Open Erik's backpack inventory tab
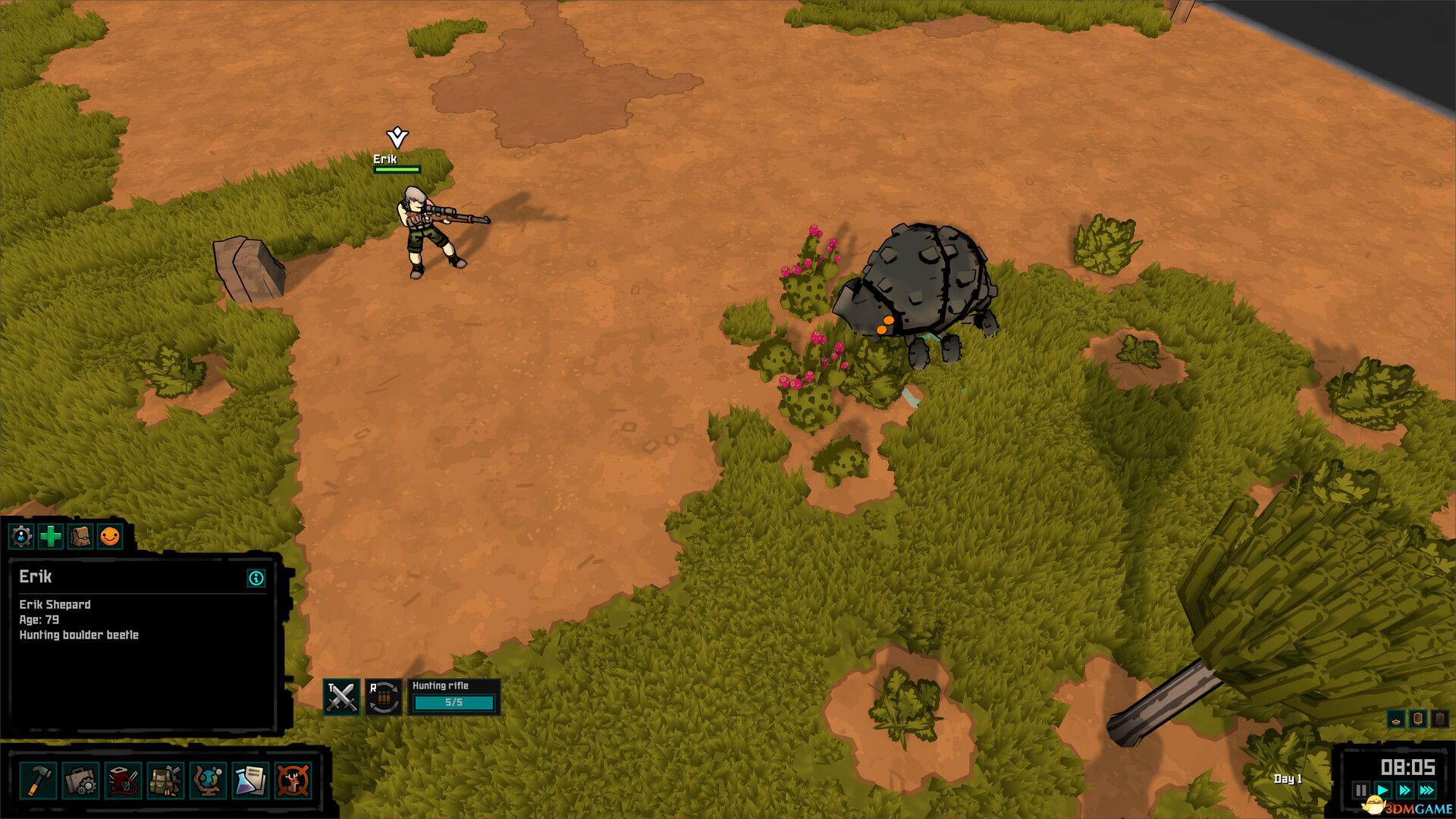This screenshot has height=819, width=1456. (x=80, y=537)
